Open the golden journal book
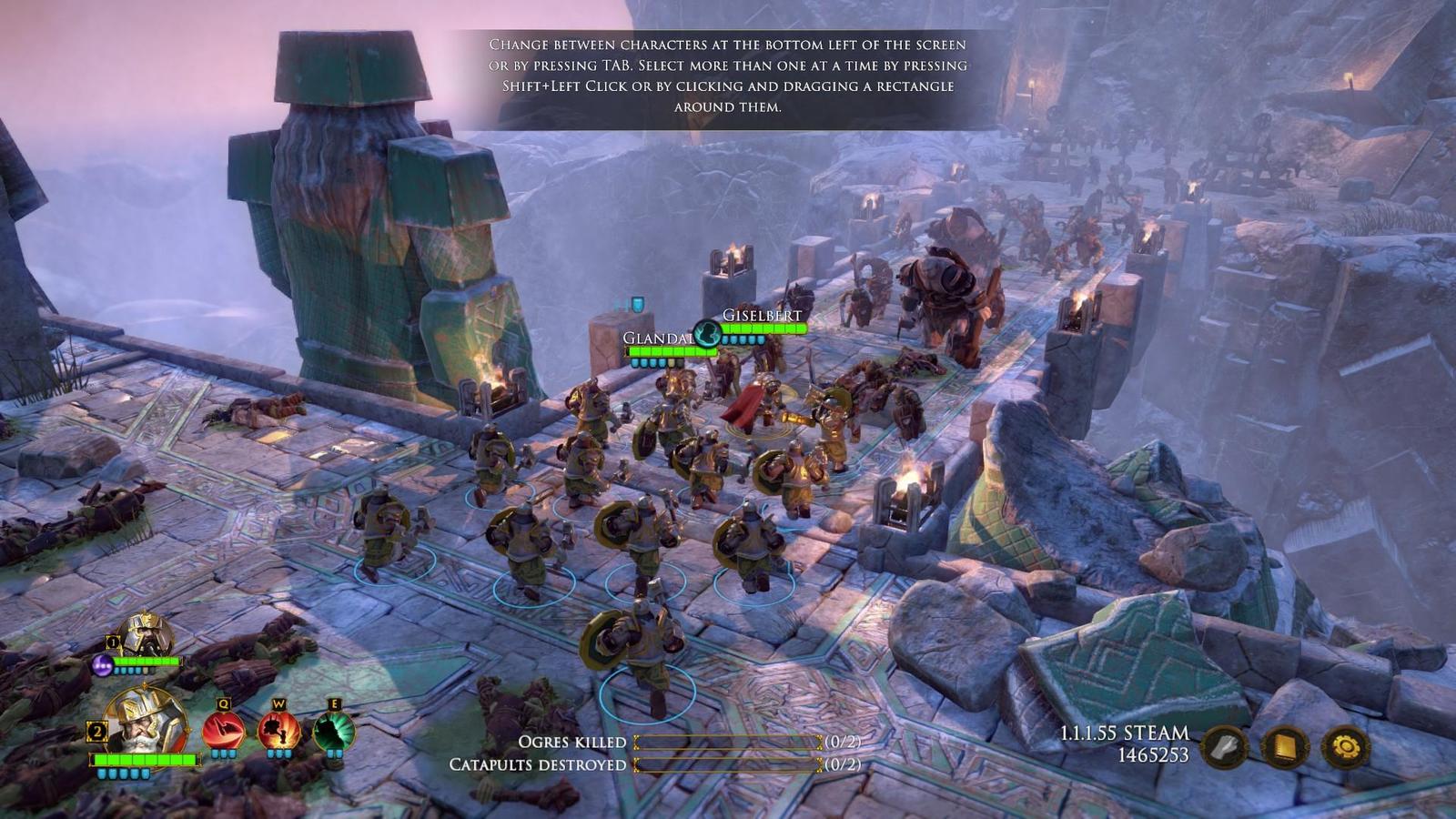This screenshot has height=819, width=1456. [x=1284, y=748]
